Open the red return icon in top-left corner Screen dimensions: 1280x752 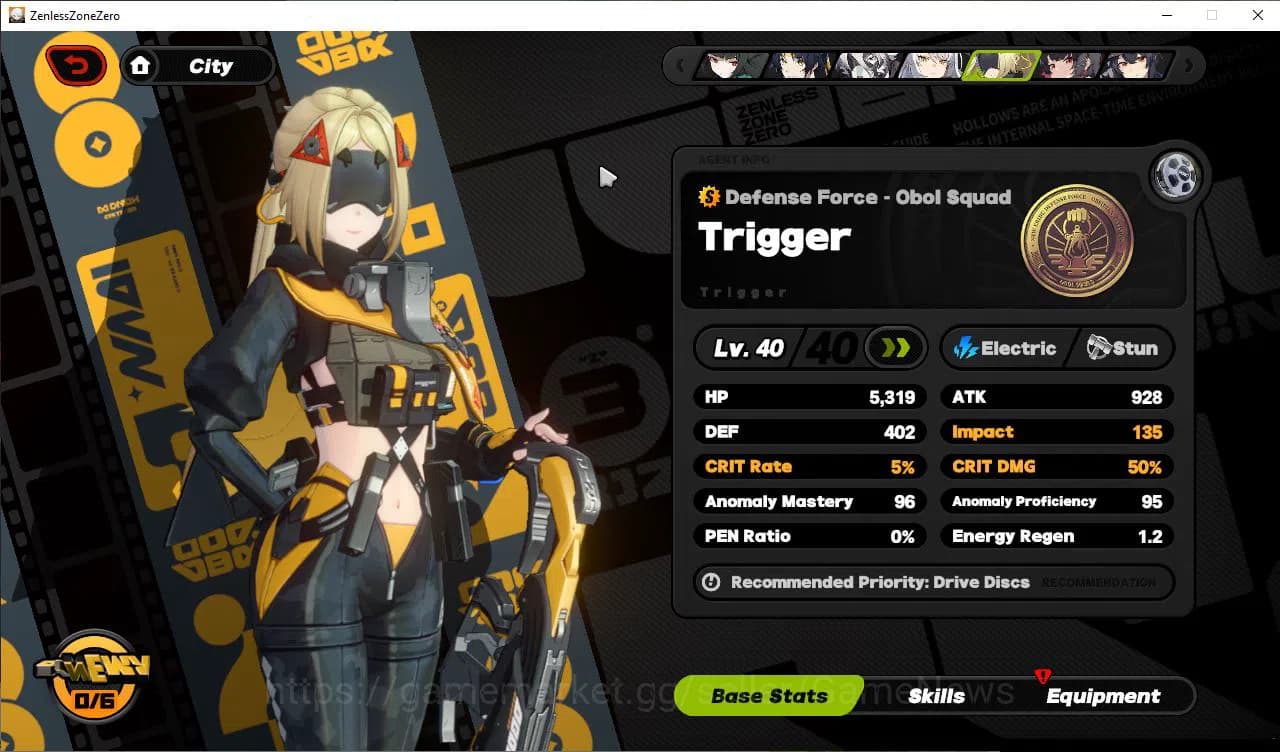(75, 64)
